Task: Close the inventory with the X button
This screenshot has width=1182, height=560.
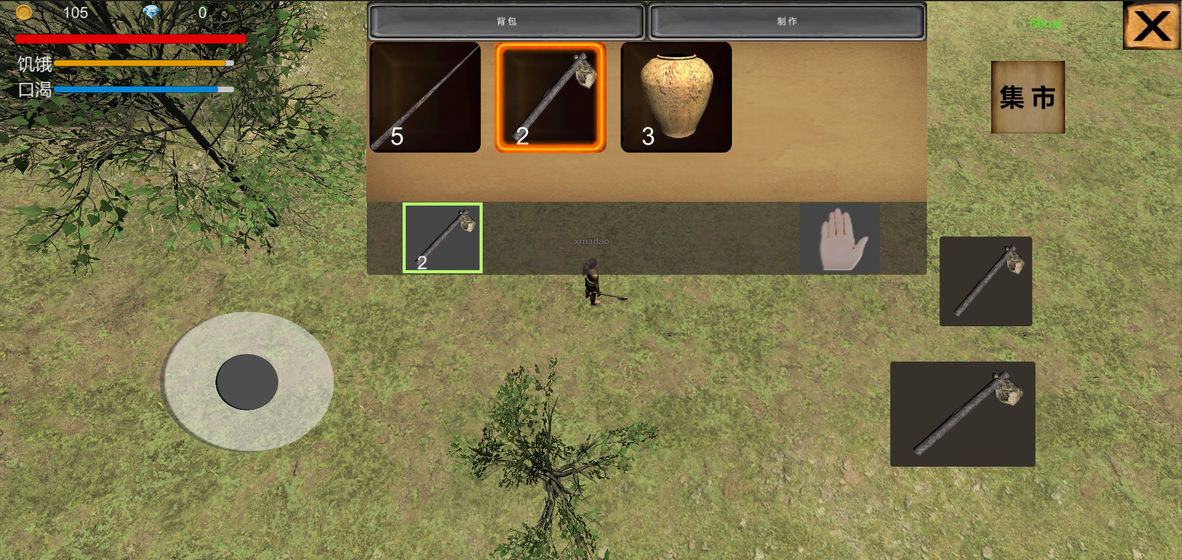Action: 1151,25
